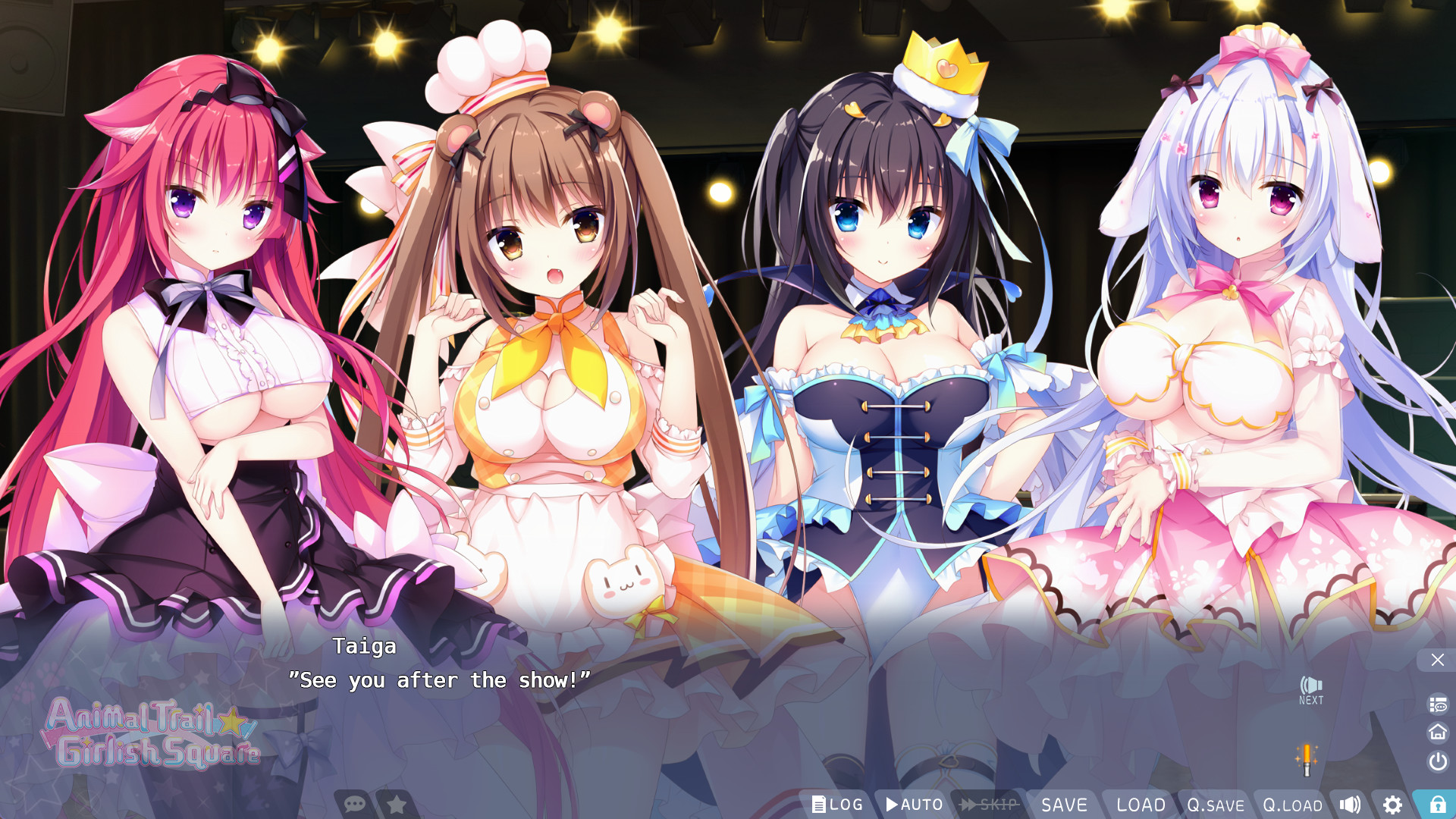Perform a Q.LOAD quick load
The image size is (1456, 819).
click(x=1292, y=805)
